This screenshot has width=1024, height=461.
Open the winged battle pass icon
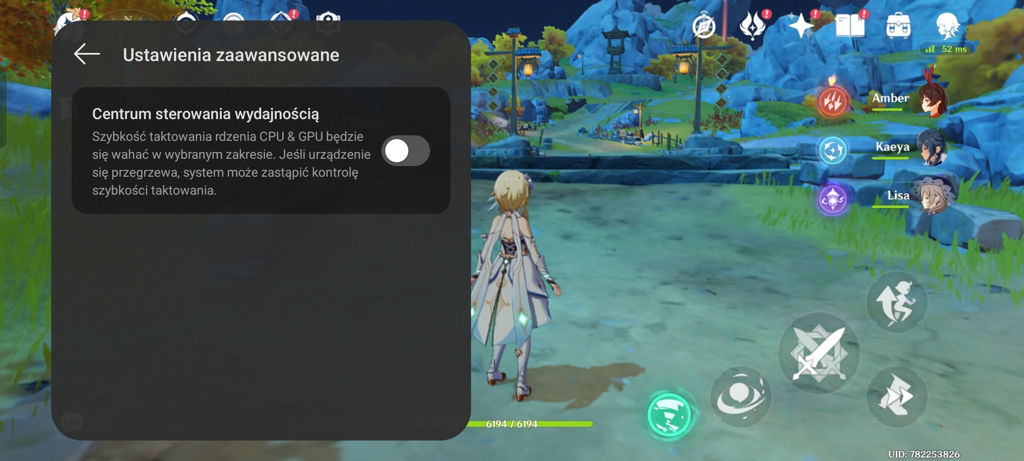point(753,26)
